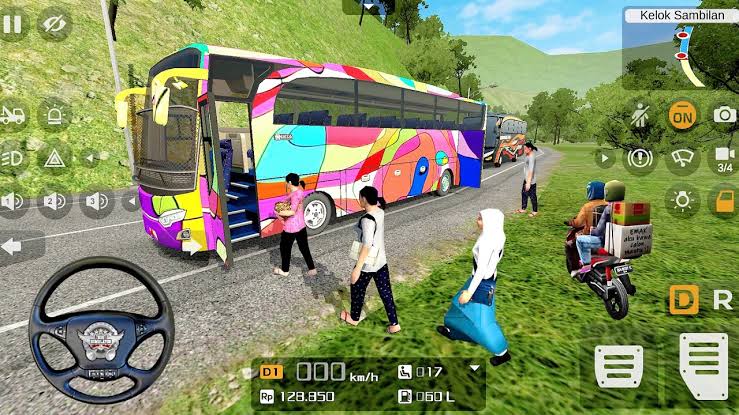Image resolution: width=739 pixels, height=415 pixels.
Task: Switch camera view using the 3/4 button
Action: 723,158
